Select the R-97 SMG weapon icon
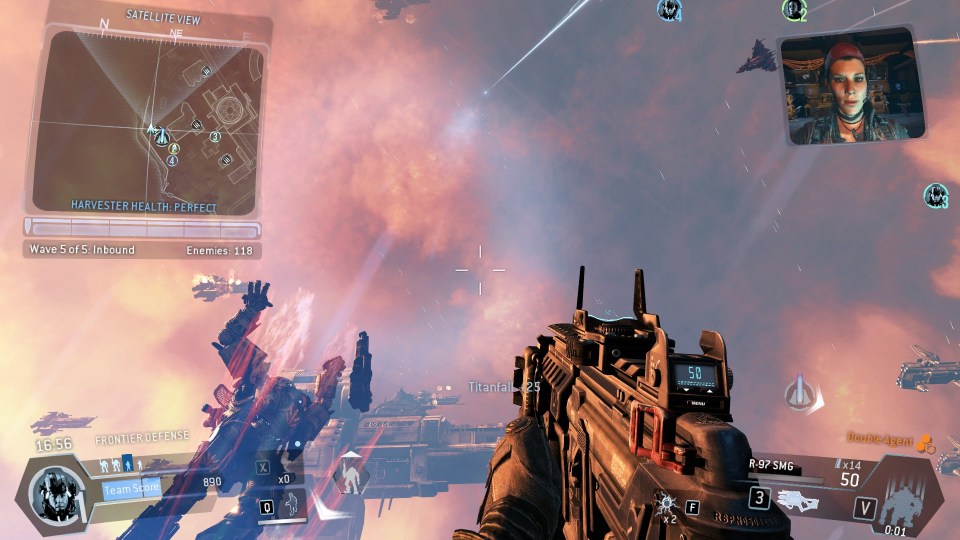The image size is (960, 540). (x=804, y=497)
